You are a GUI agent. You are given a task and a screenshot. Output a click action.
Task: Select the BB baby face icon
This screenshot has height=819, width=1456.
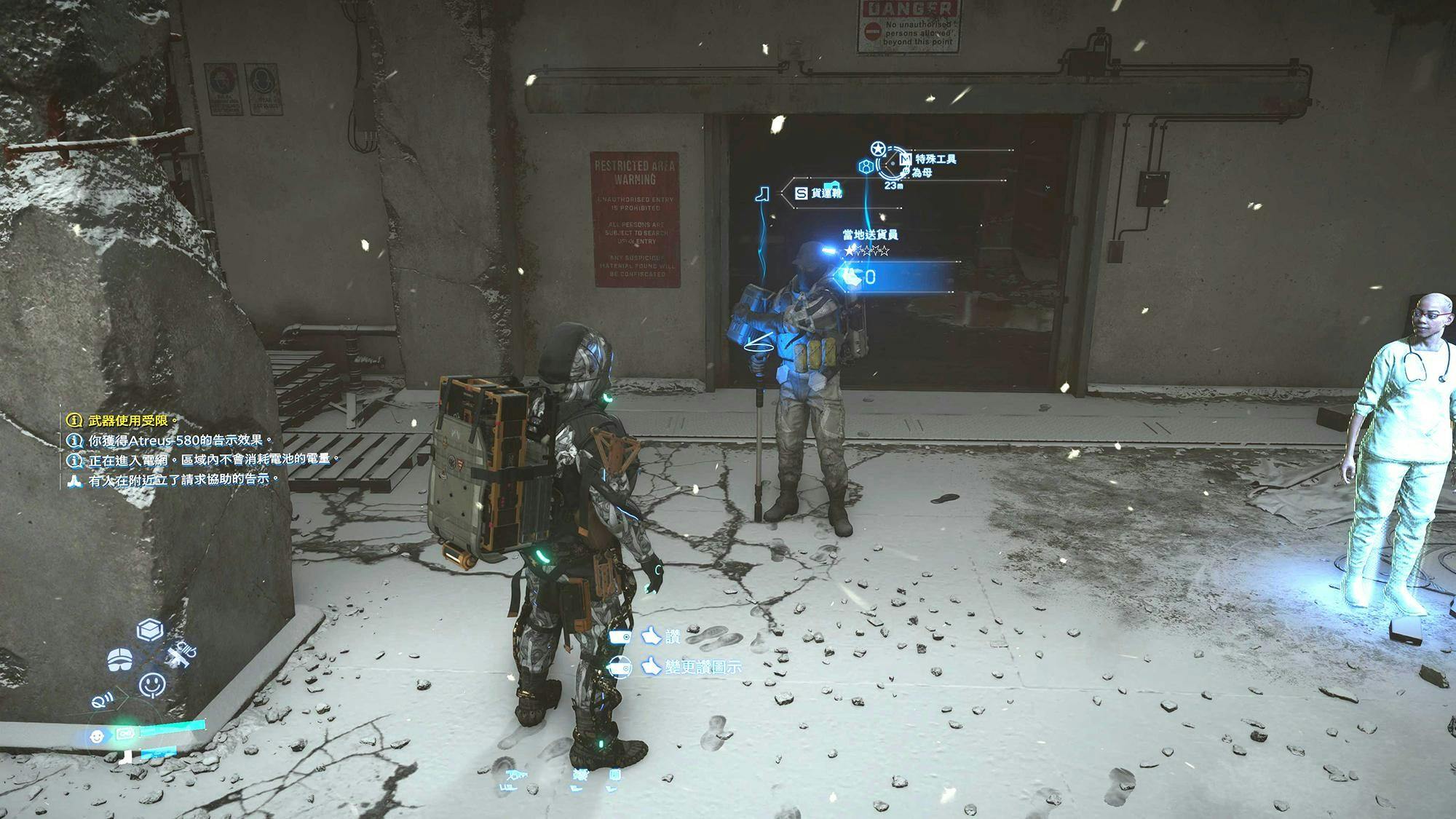click(x=96, y=737)
